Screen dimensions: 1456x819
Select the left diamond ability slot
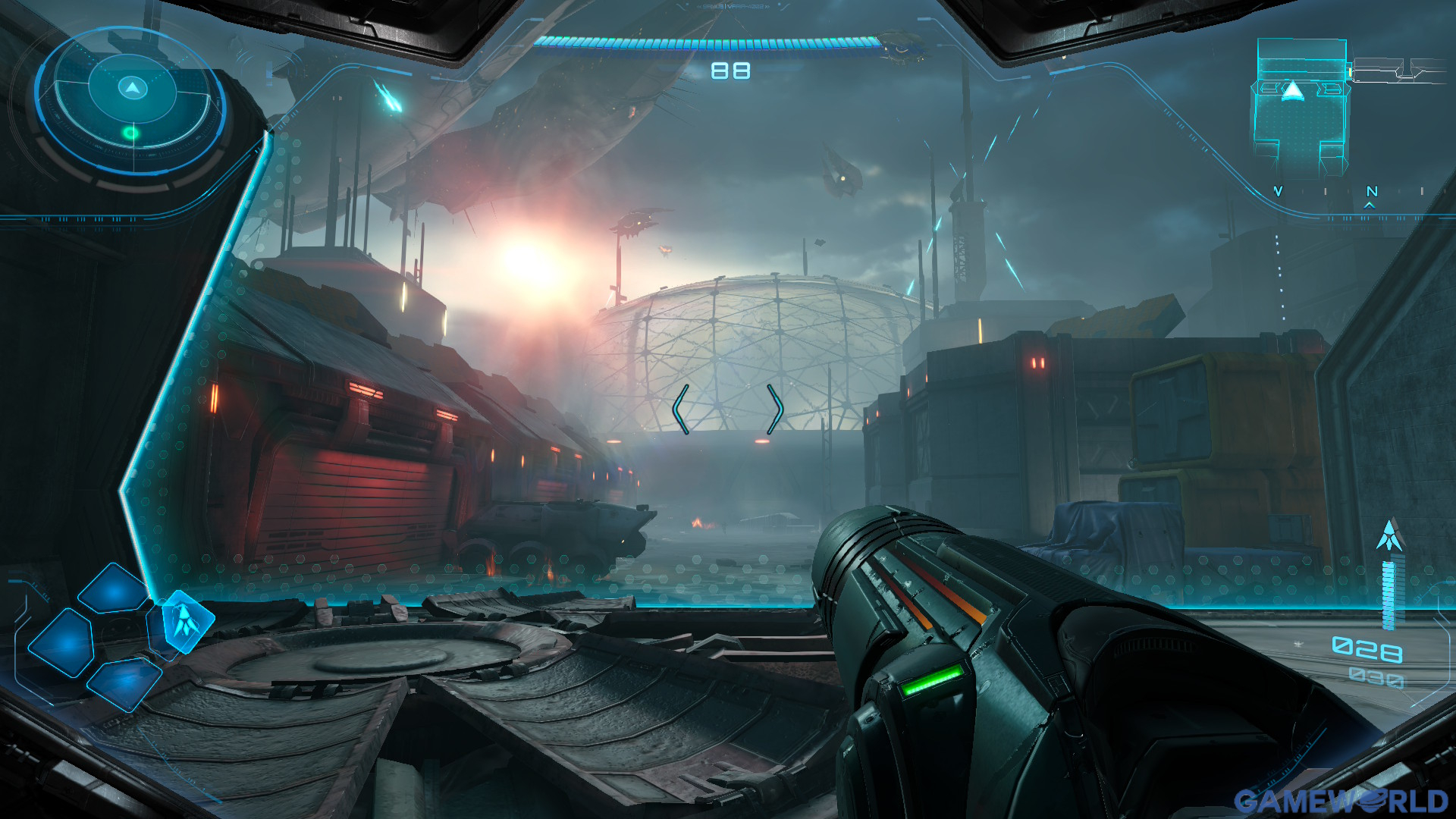61,643
